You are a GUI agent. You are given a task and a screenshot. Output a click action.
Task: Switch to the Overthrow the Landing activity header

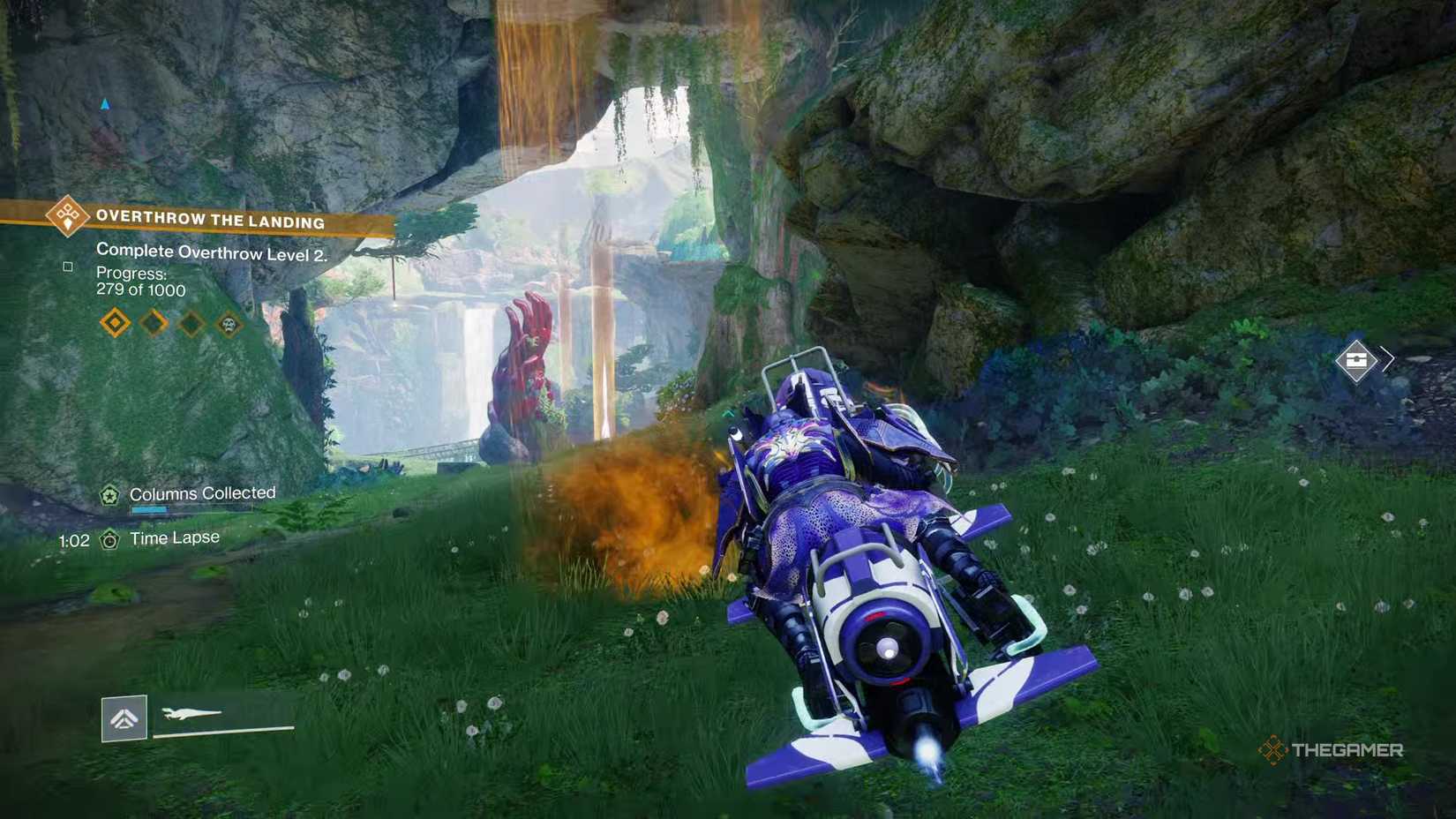coord(211,220)
